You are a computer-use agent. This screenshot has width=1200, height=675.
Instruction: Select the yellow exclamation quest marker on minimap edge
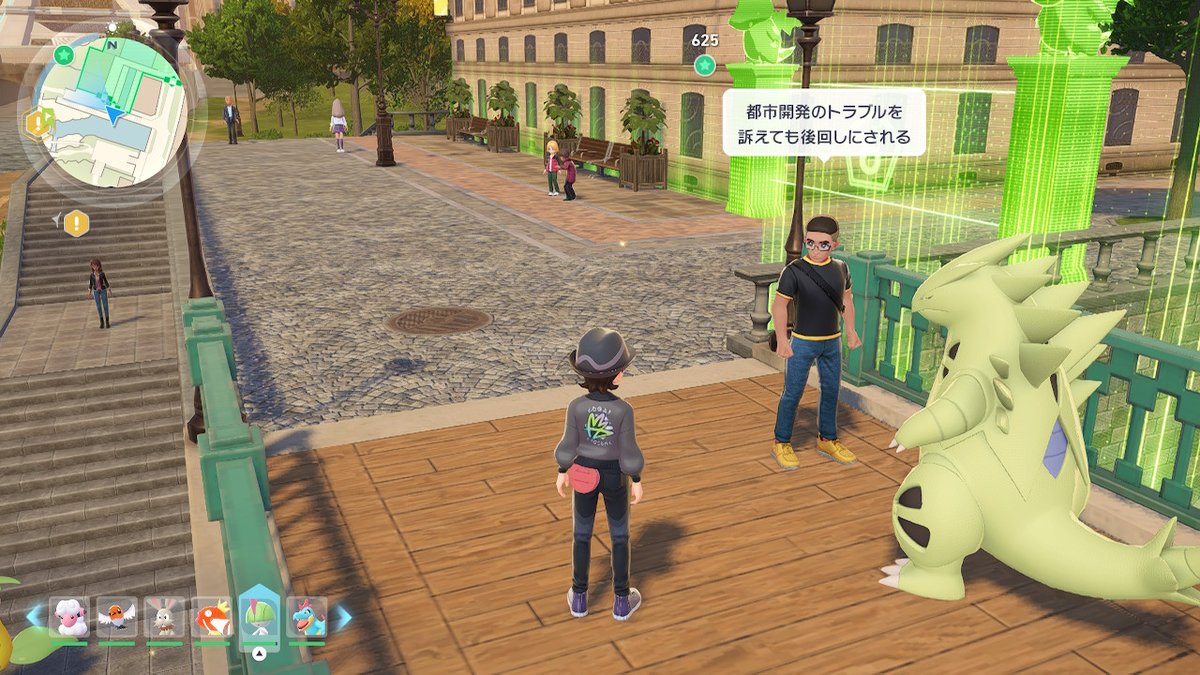pos(38,123)
